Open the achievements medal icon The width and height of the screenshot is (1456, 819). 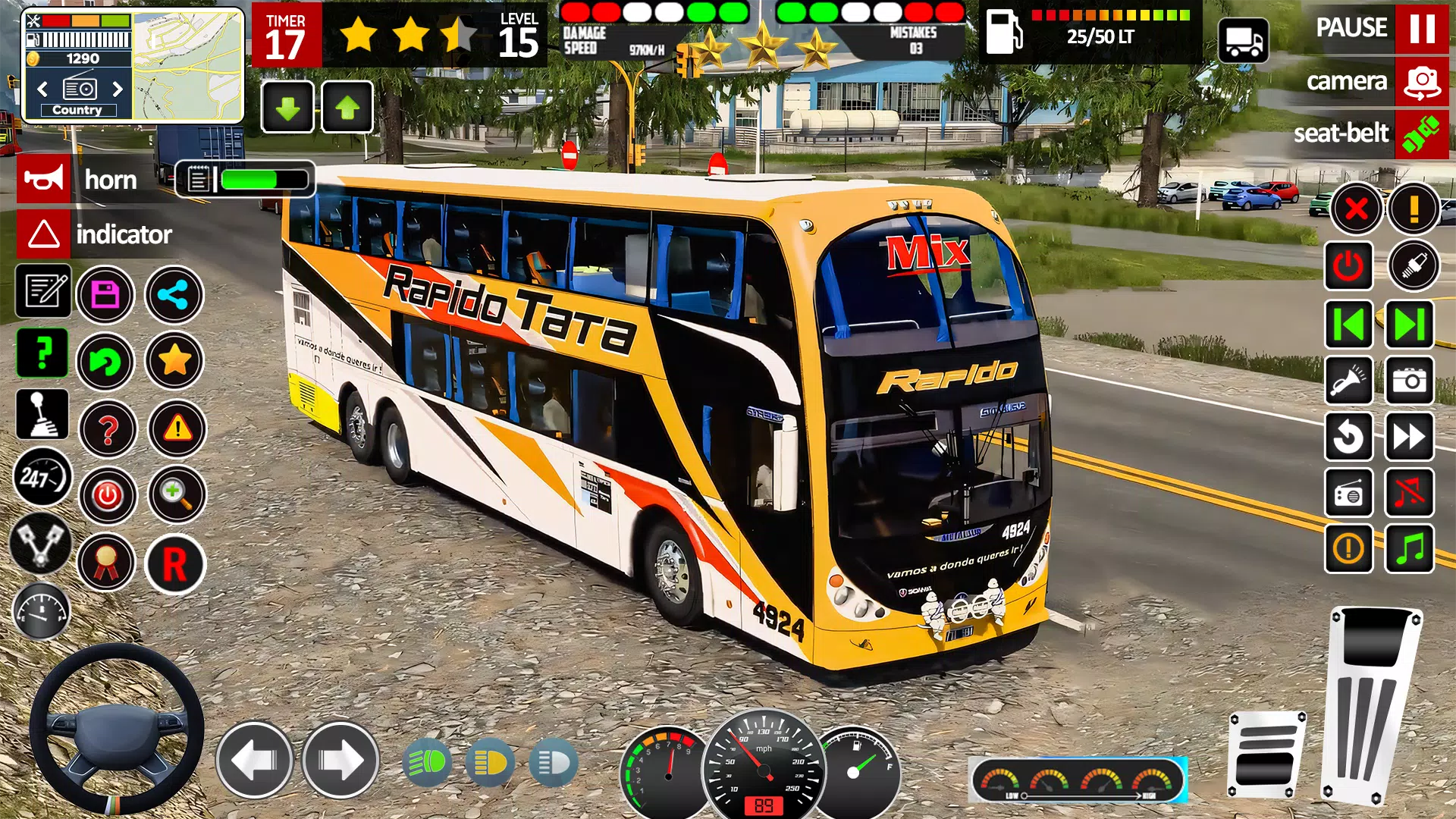[x=107, y=563]
